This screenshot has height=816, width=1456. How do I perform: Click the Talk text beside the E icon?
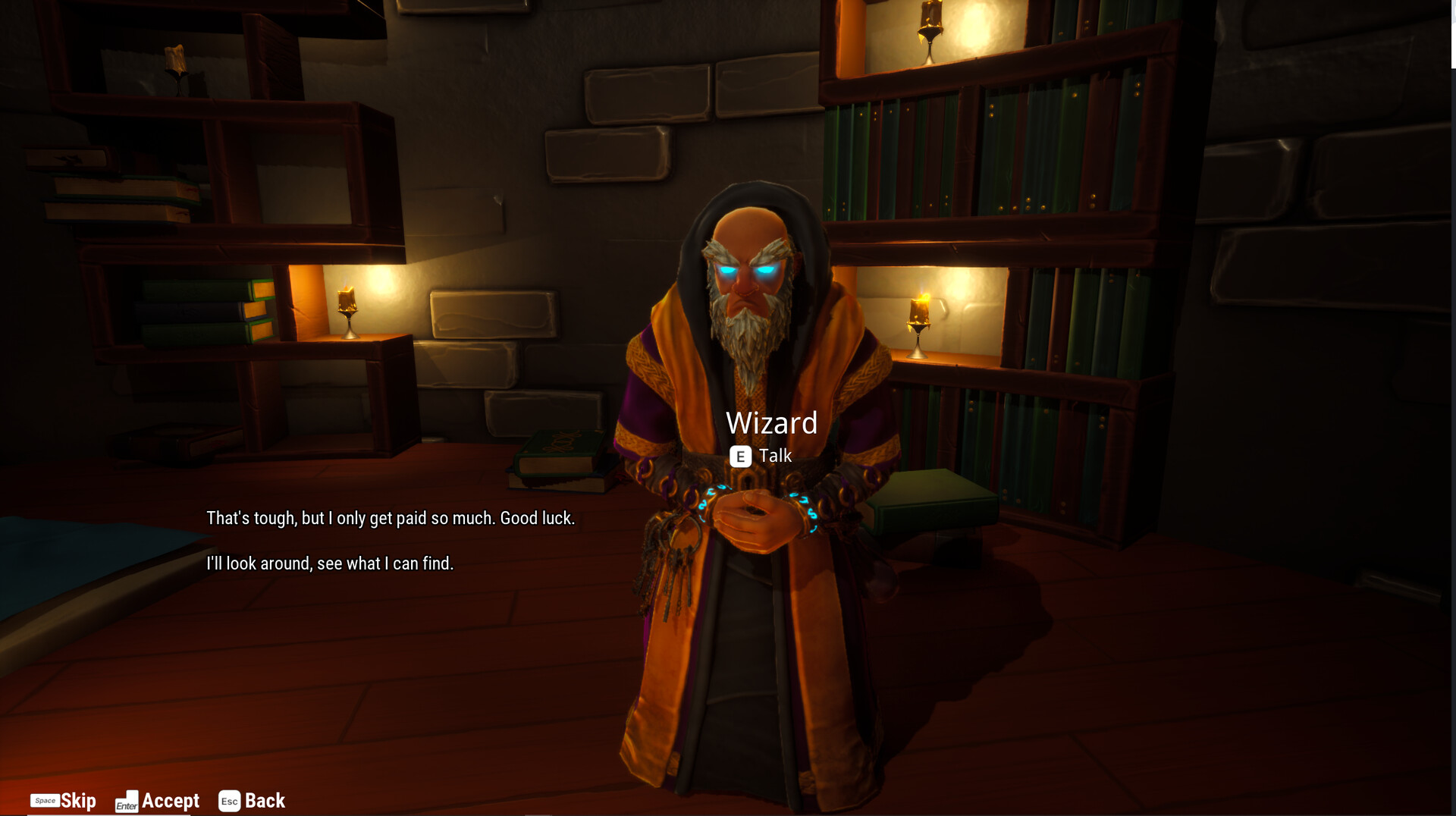pyautogui.click(x=775, y=456)
